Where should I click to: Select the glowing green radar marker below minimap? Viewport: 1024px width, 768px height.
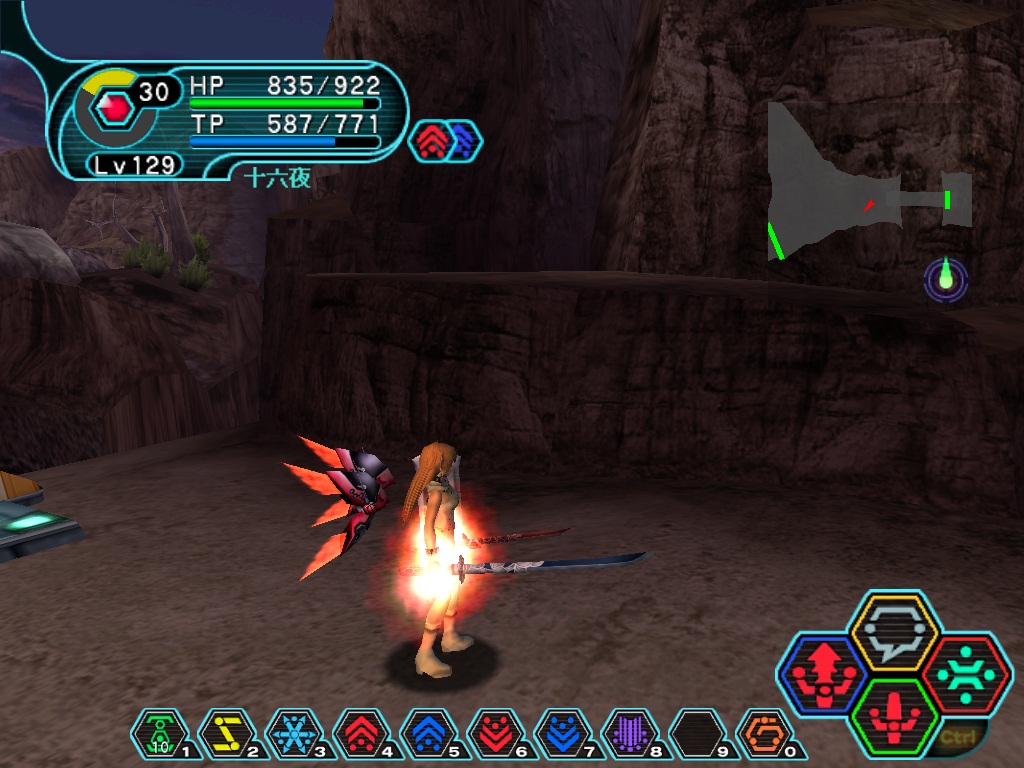click(945, 279)
